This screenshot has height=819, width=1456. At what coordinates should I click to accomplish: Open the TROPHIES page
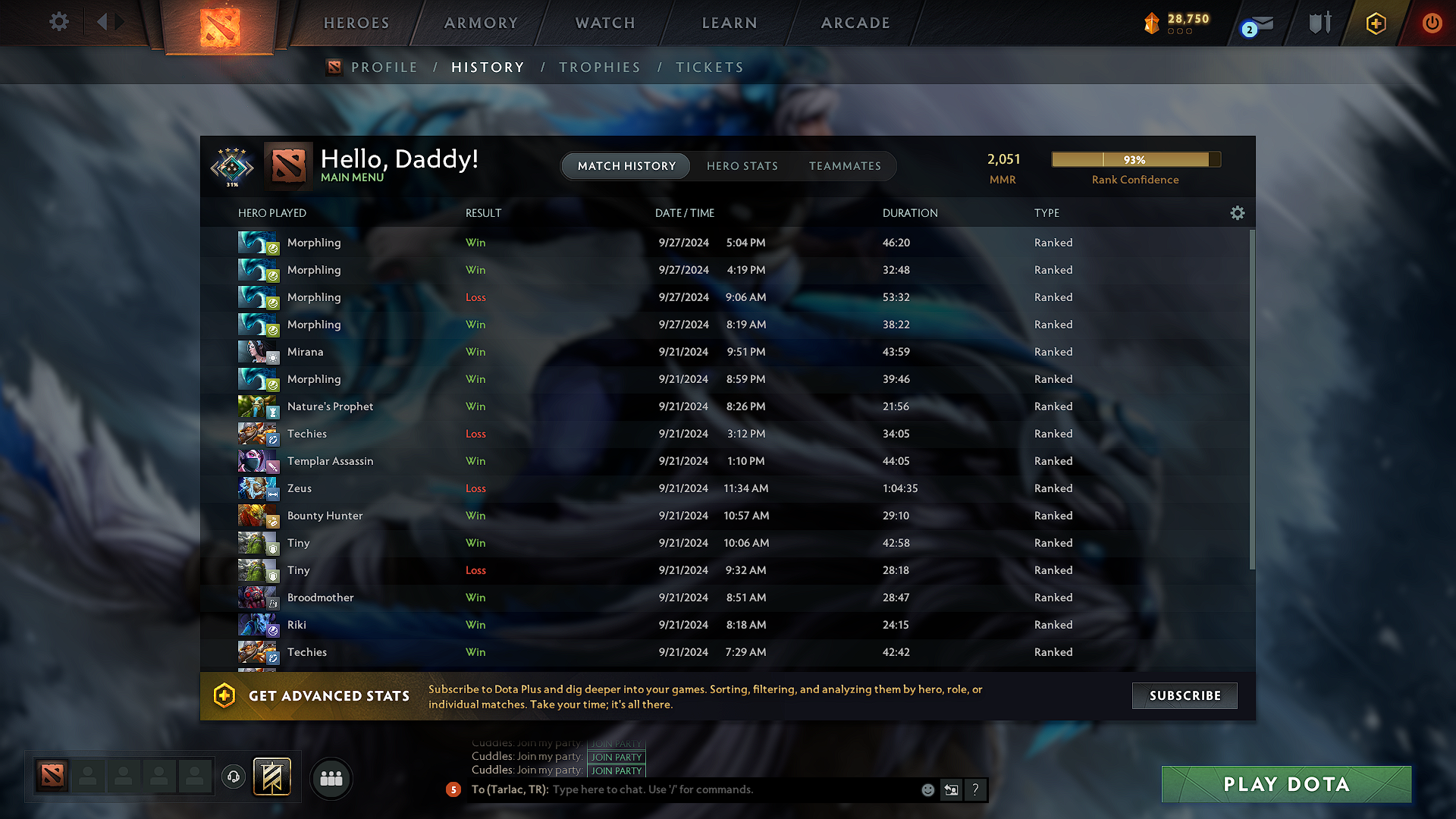(599, 67)
